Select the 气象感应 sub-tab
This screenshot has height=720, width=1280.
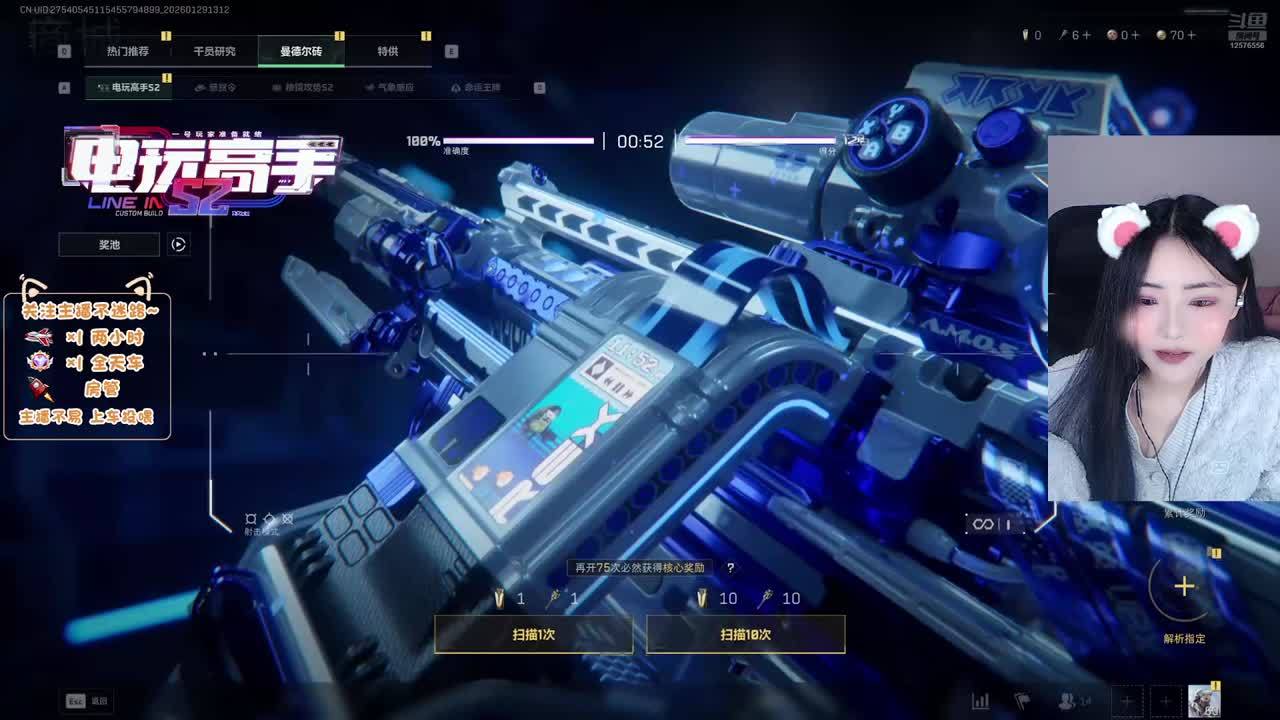click(390, 88)
